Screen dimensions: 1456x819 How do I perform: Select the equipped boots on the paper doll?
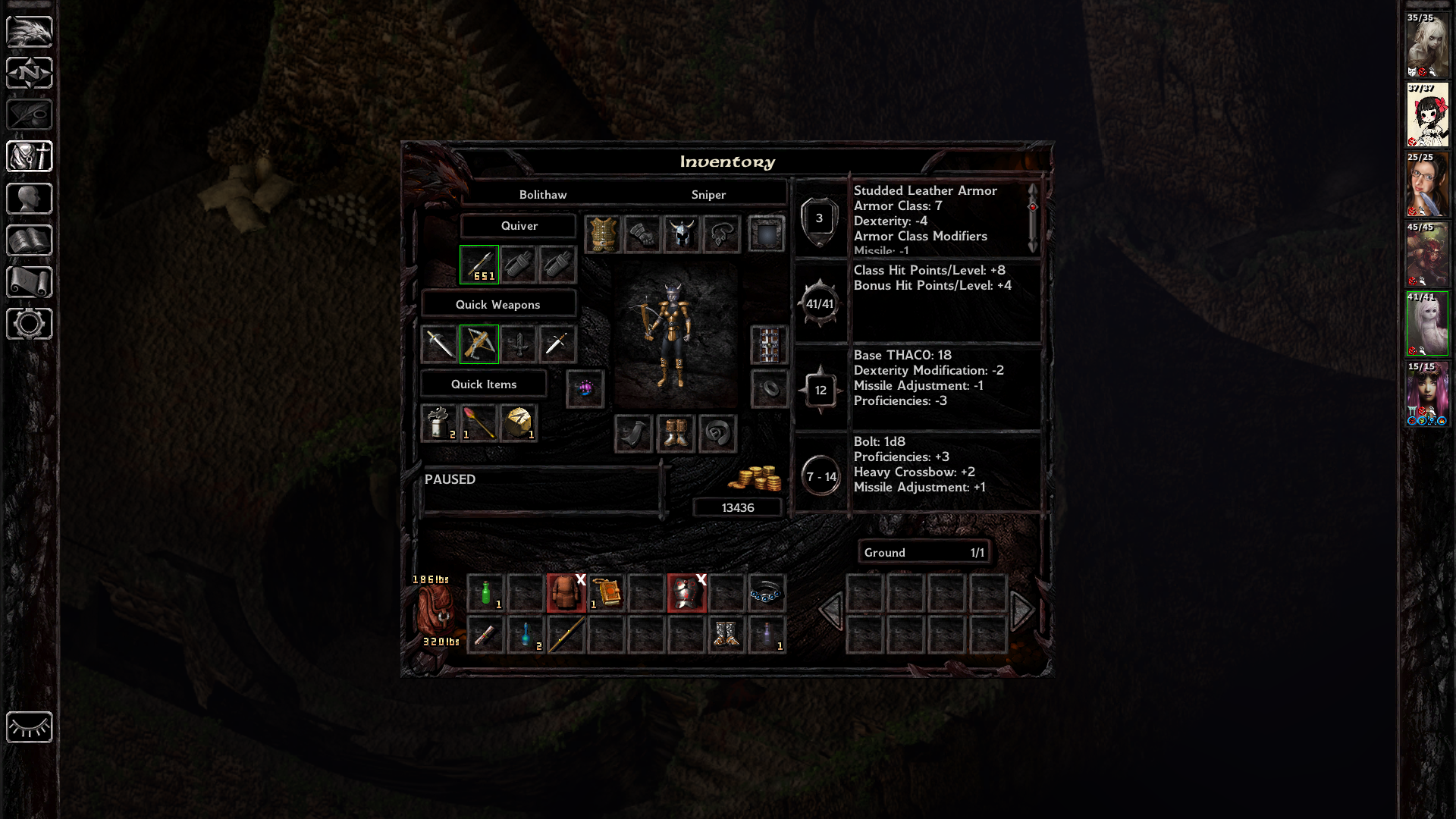click(676, 434)
